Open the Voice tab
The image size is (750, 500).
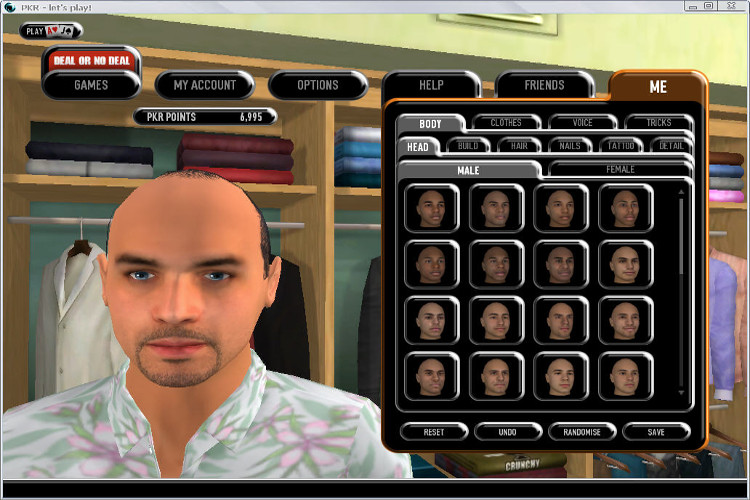pos(582,123)
